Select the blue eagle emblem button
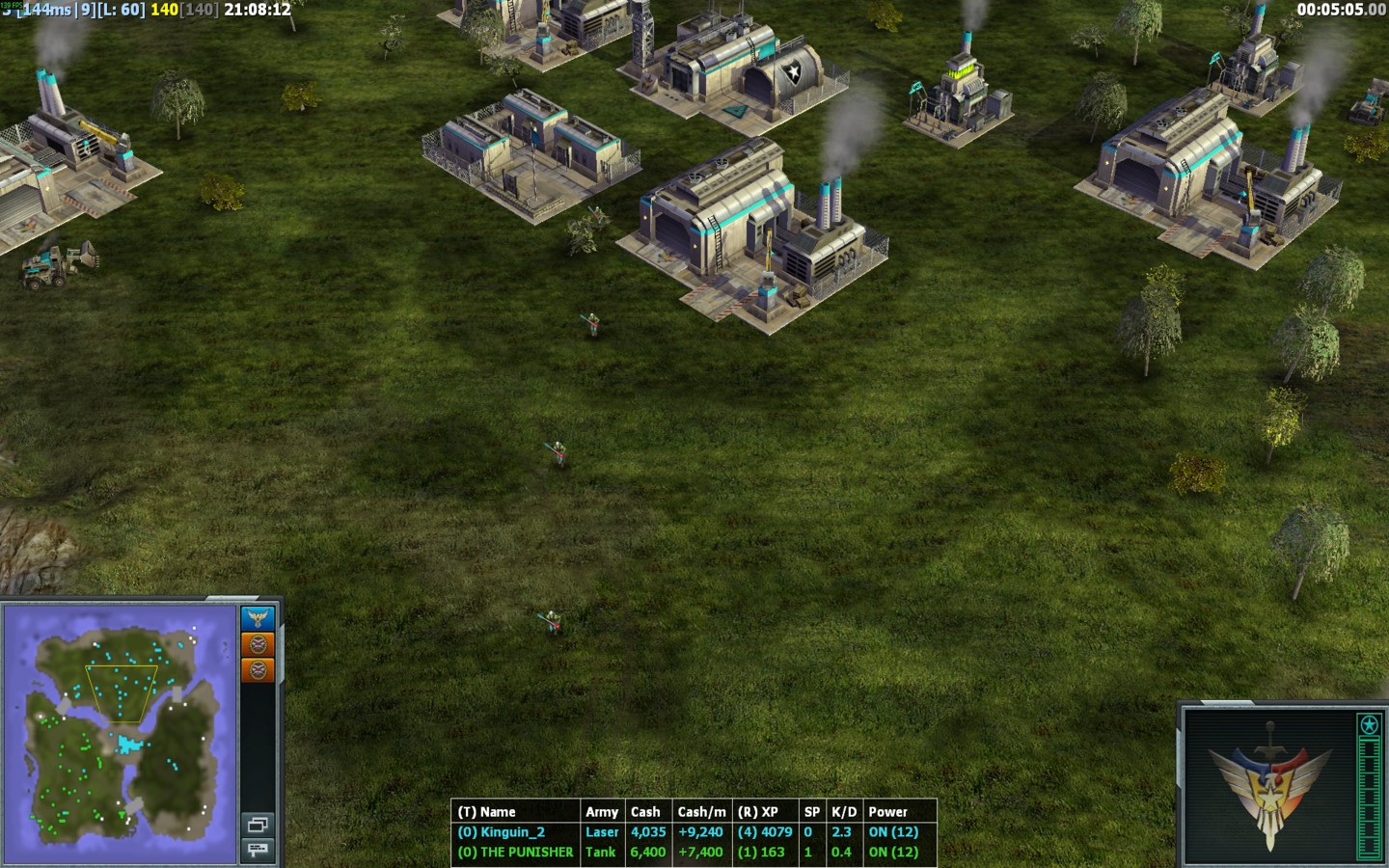The width and height of the screenshot is (1389, 868). tap(258, 618)
